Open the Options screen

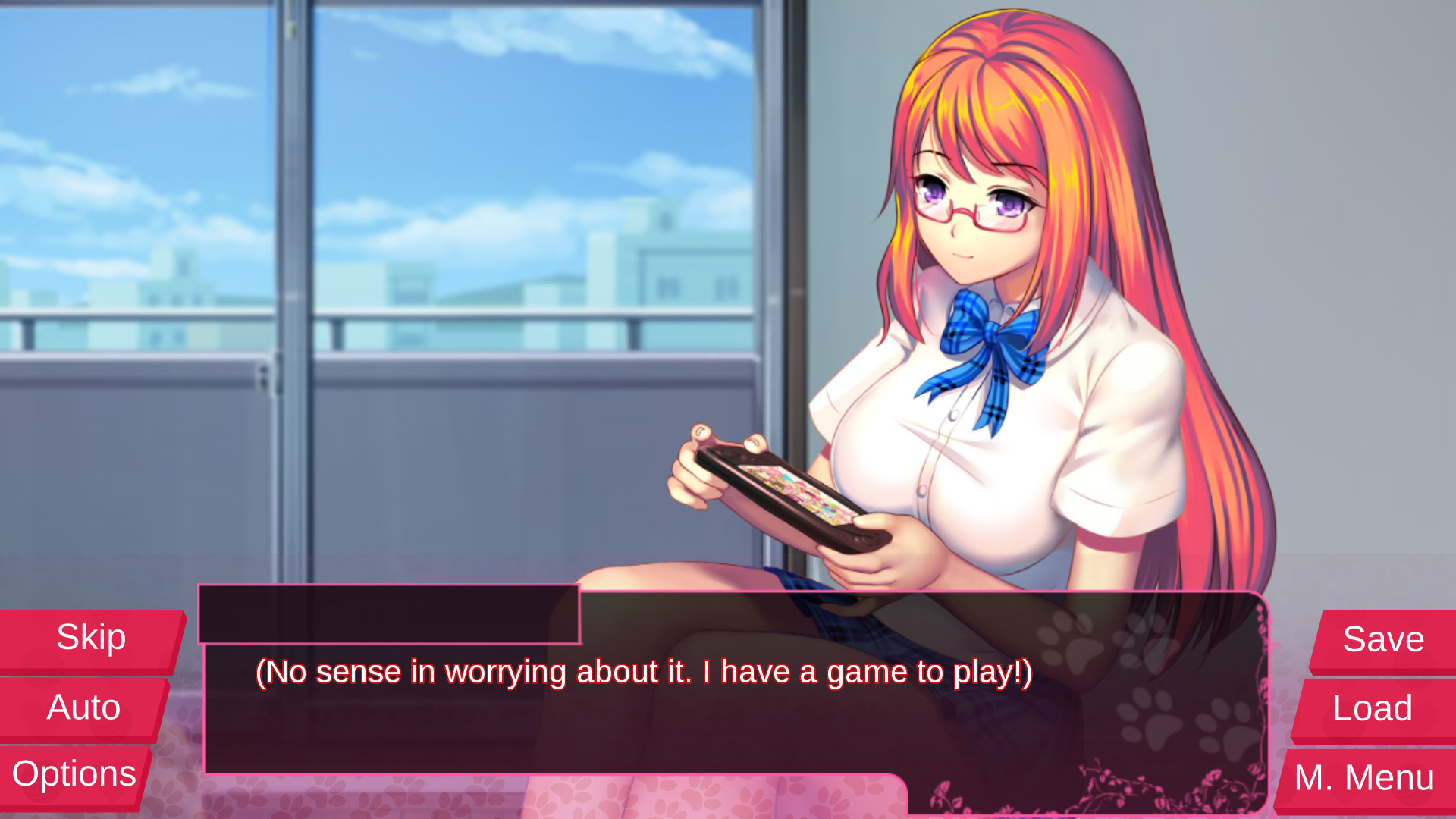pos(75,773)
